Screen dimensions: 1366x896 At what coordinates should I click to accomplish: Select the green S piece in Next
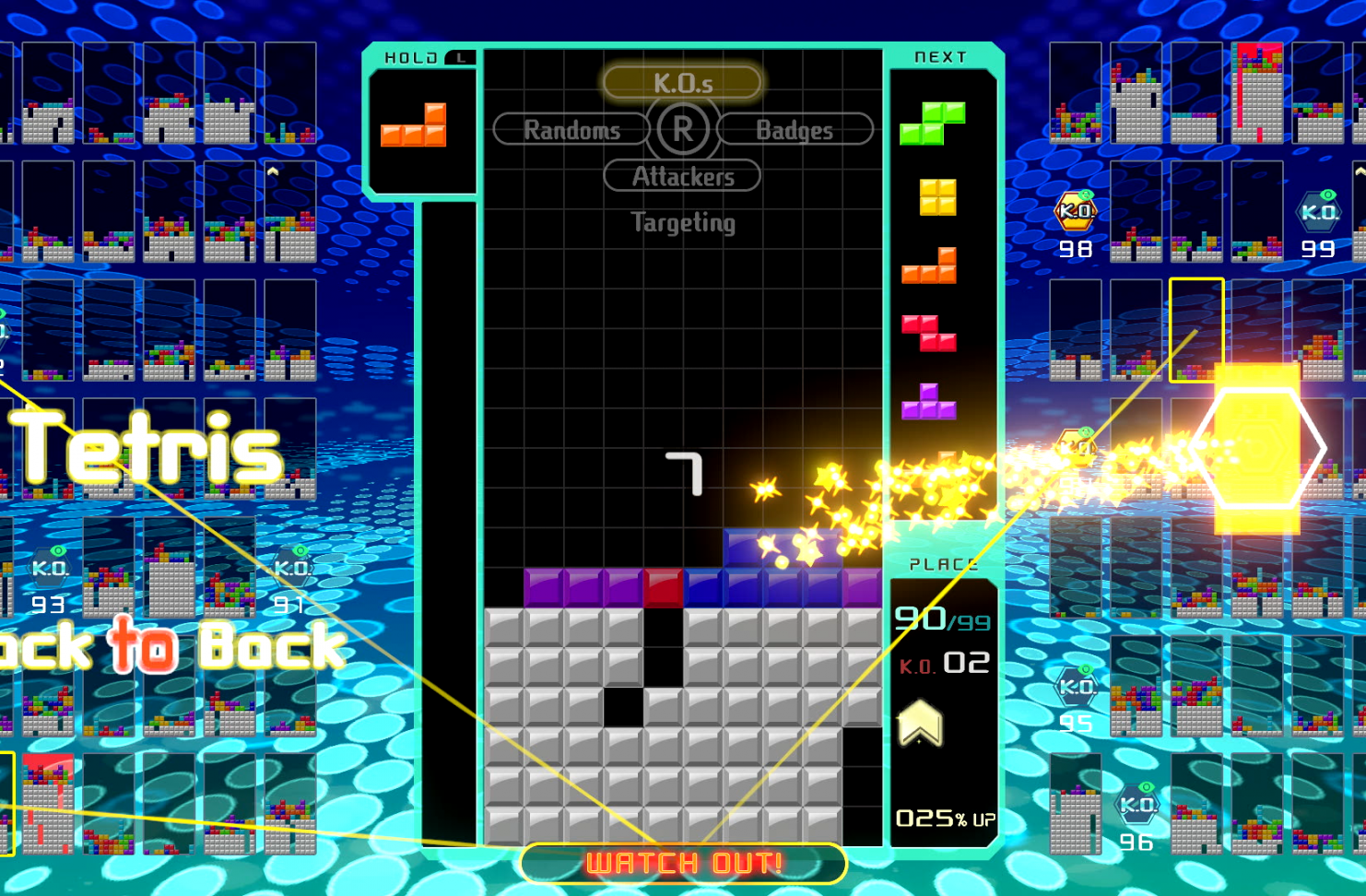point(932,124)
